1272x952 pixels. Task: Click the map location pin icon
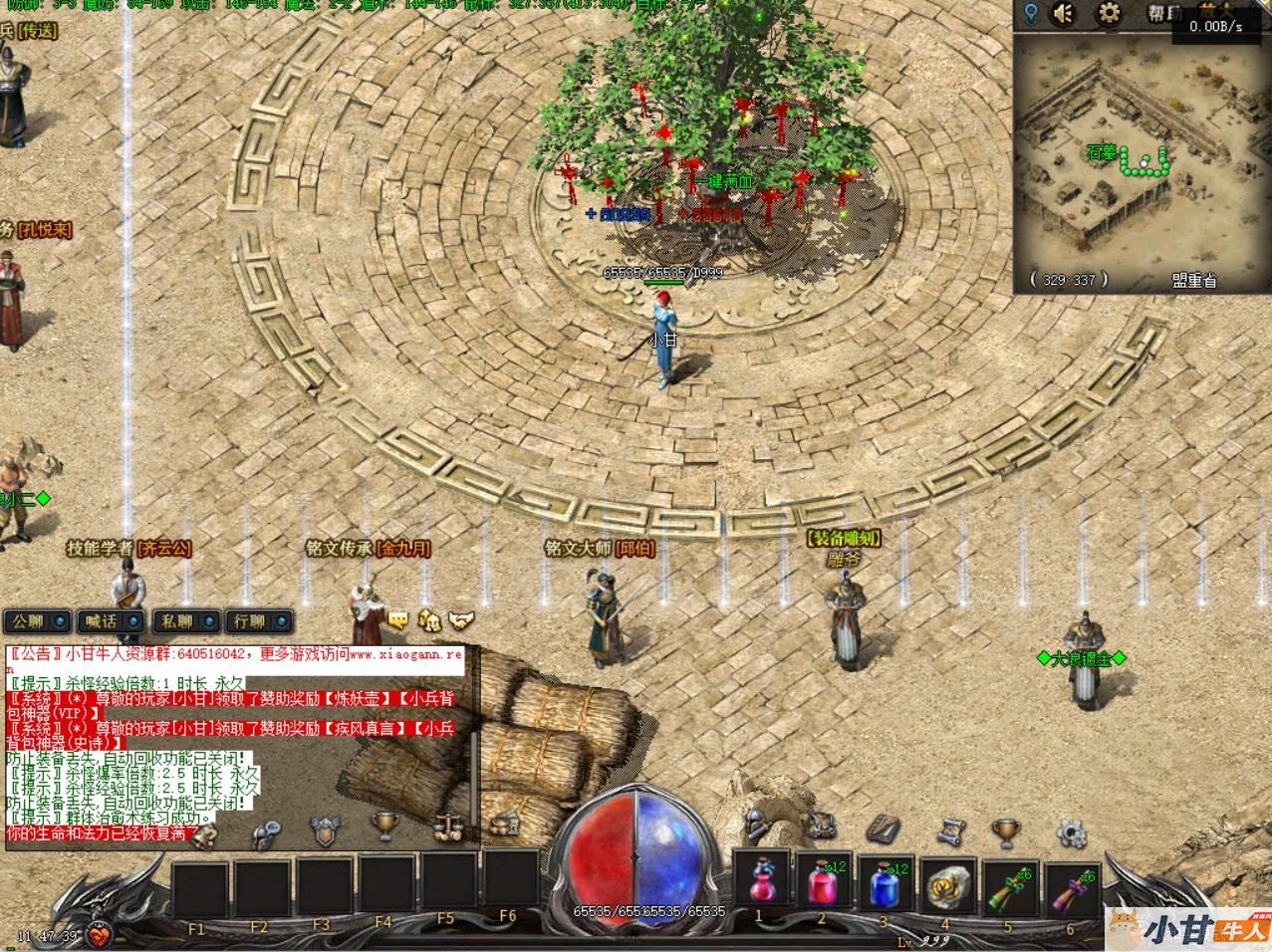click(1031, 14)
